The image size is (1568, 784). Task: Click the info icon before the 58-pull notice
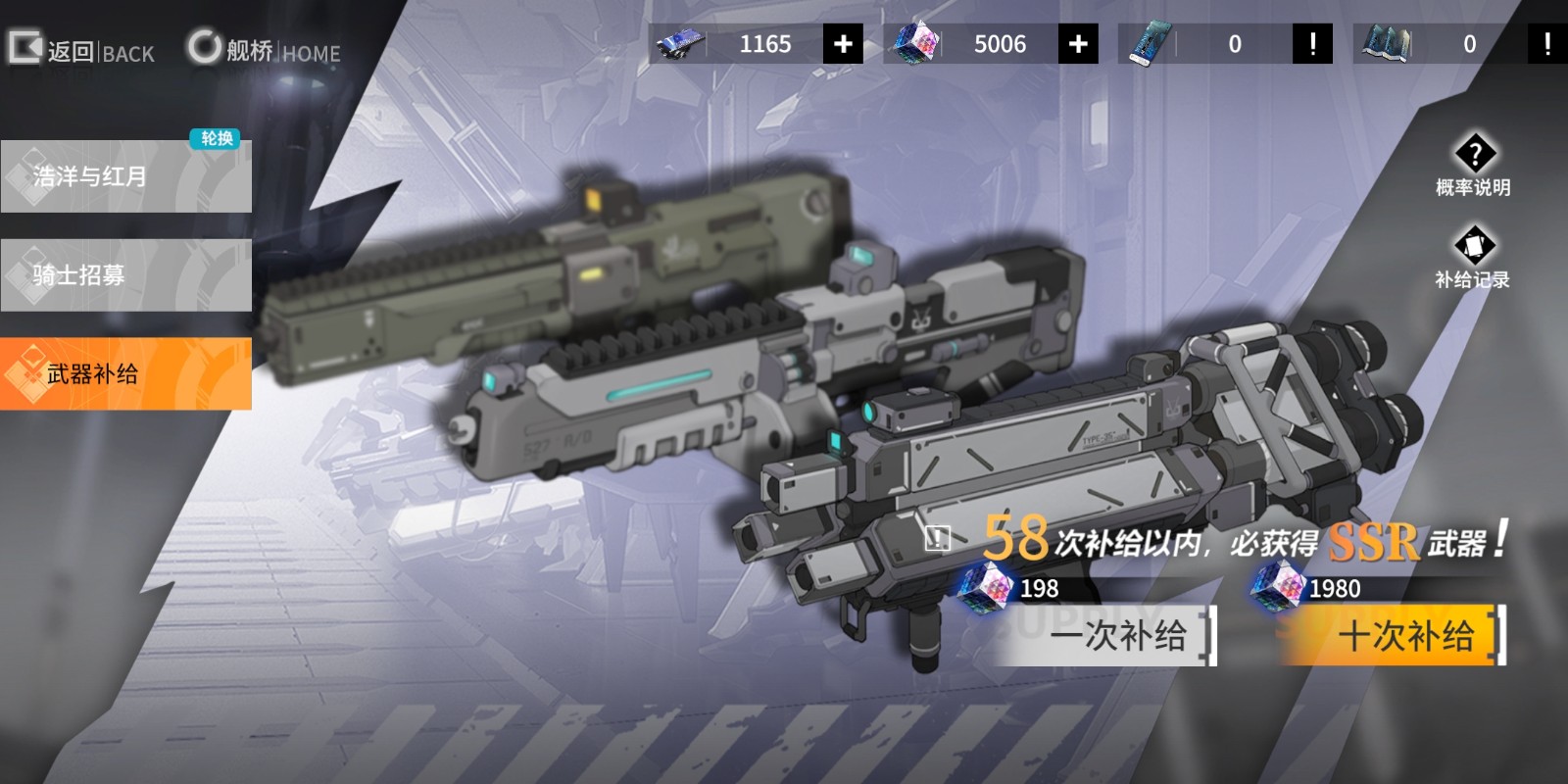(x=939, y=536)
